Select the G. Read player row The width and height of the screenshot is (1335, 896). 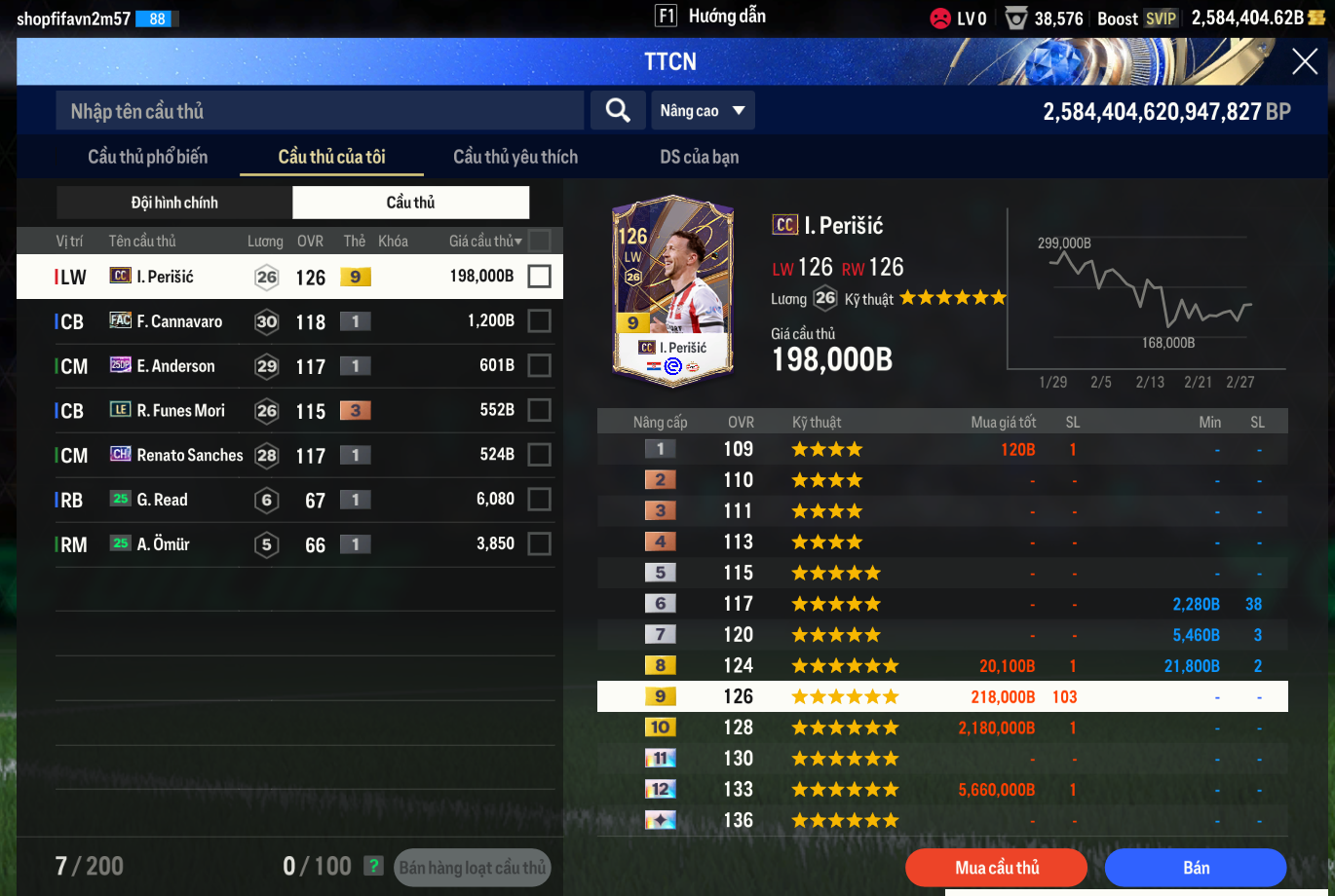pyautogui.click(x=163, y=500)
